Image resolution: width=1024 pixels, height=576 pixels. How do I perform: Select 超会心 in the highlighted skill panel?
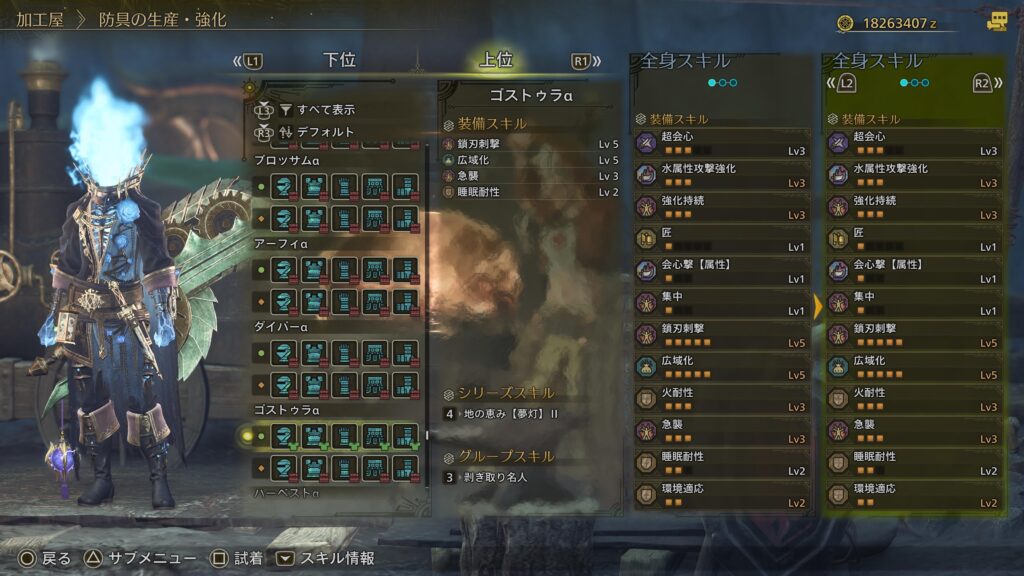(913, 143)
